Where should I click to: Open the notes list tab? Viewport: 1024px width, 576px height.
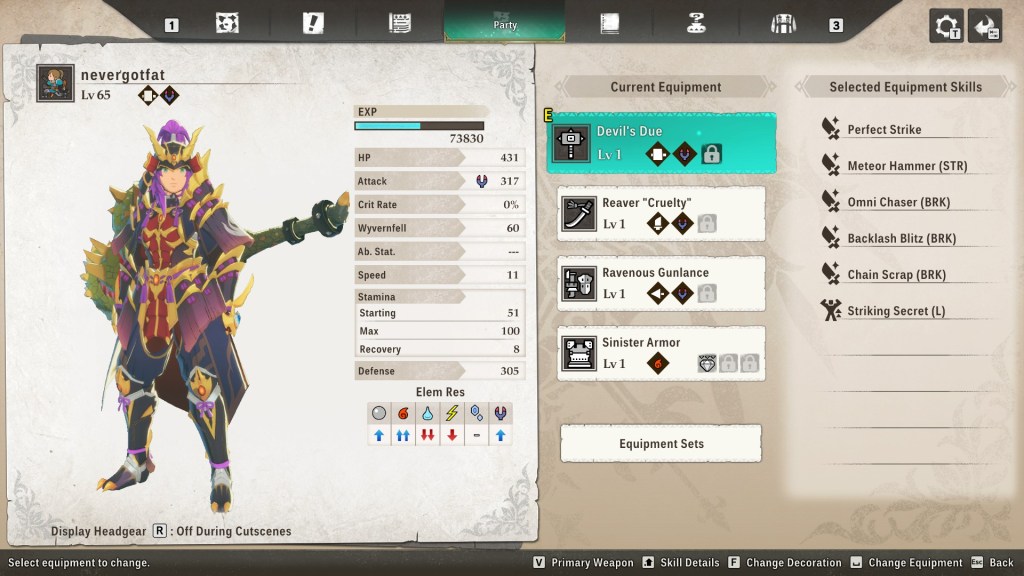click(400, 23)
